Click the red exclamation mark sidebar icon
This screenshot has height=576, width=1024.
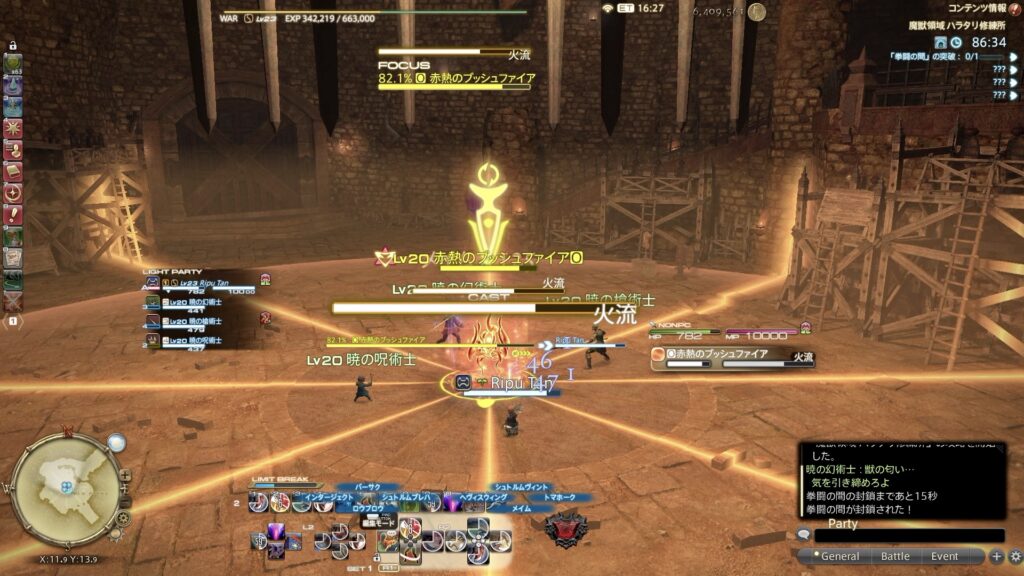pos(13,215)
